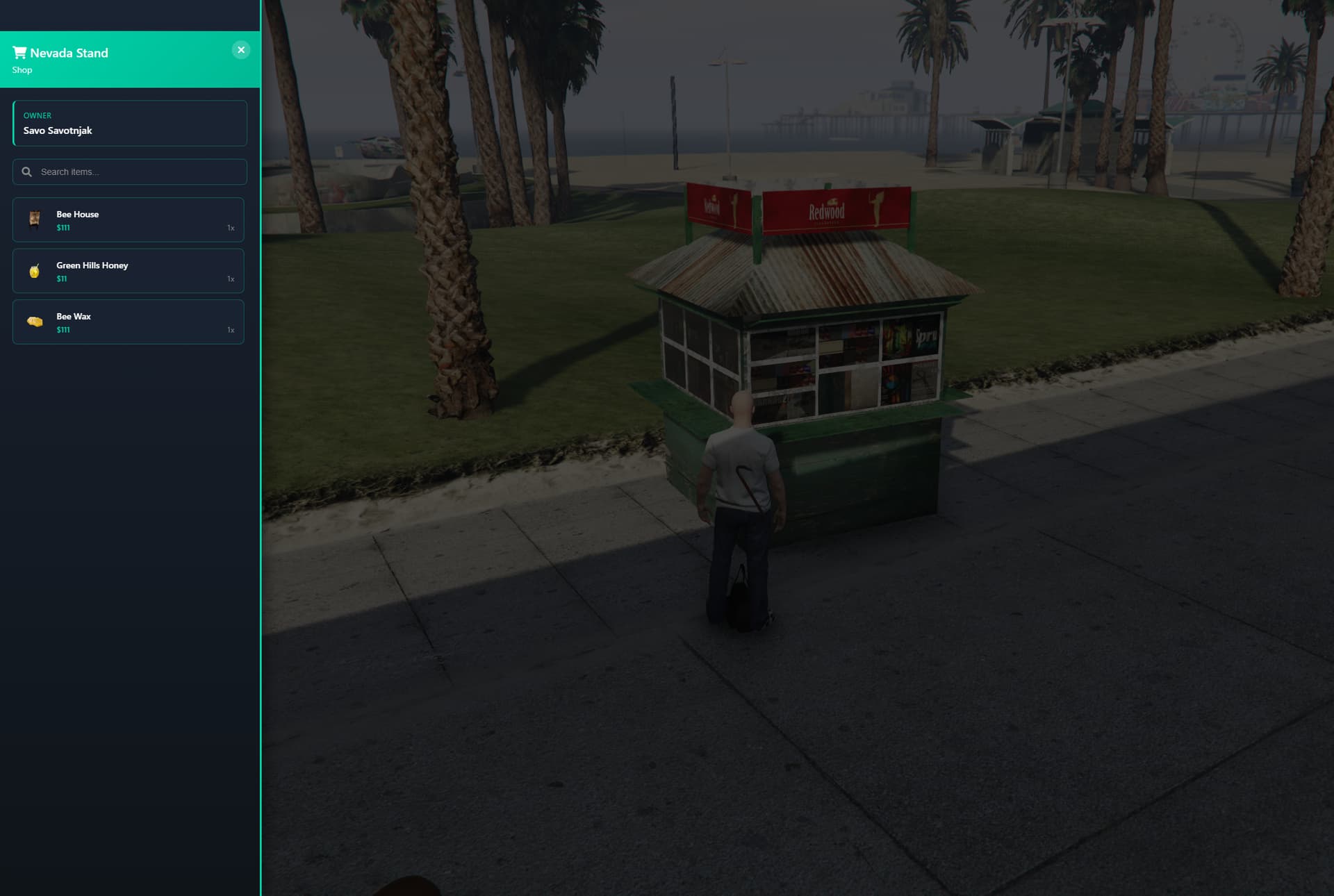Click the $111 price under Bee House

(63, 227)
